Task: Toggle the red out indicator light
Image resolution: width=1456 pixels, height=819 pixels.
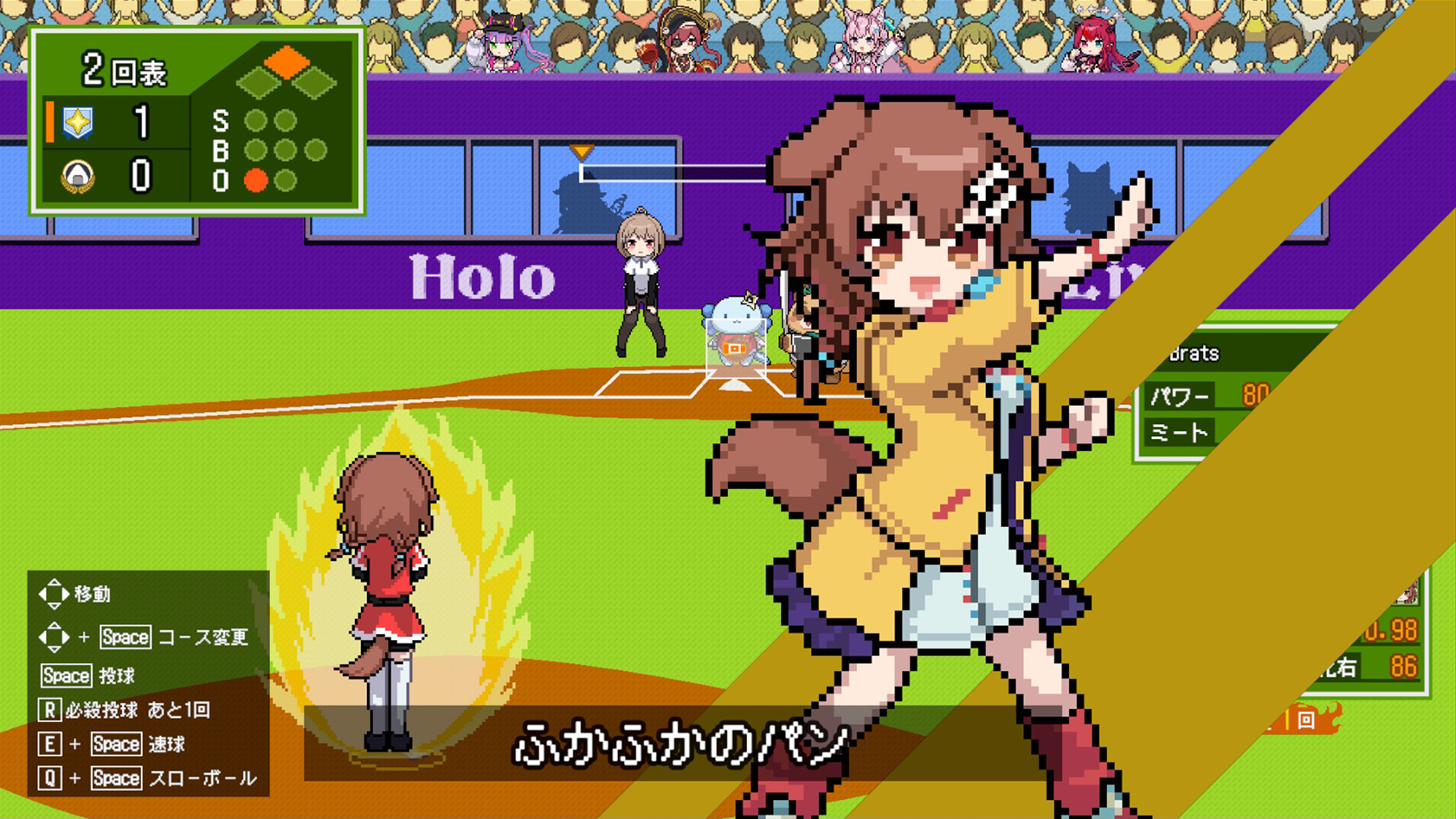Action: (x=256, y=180)
